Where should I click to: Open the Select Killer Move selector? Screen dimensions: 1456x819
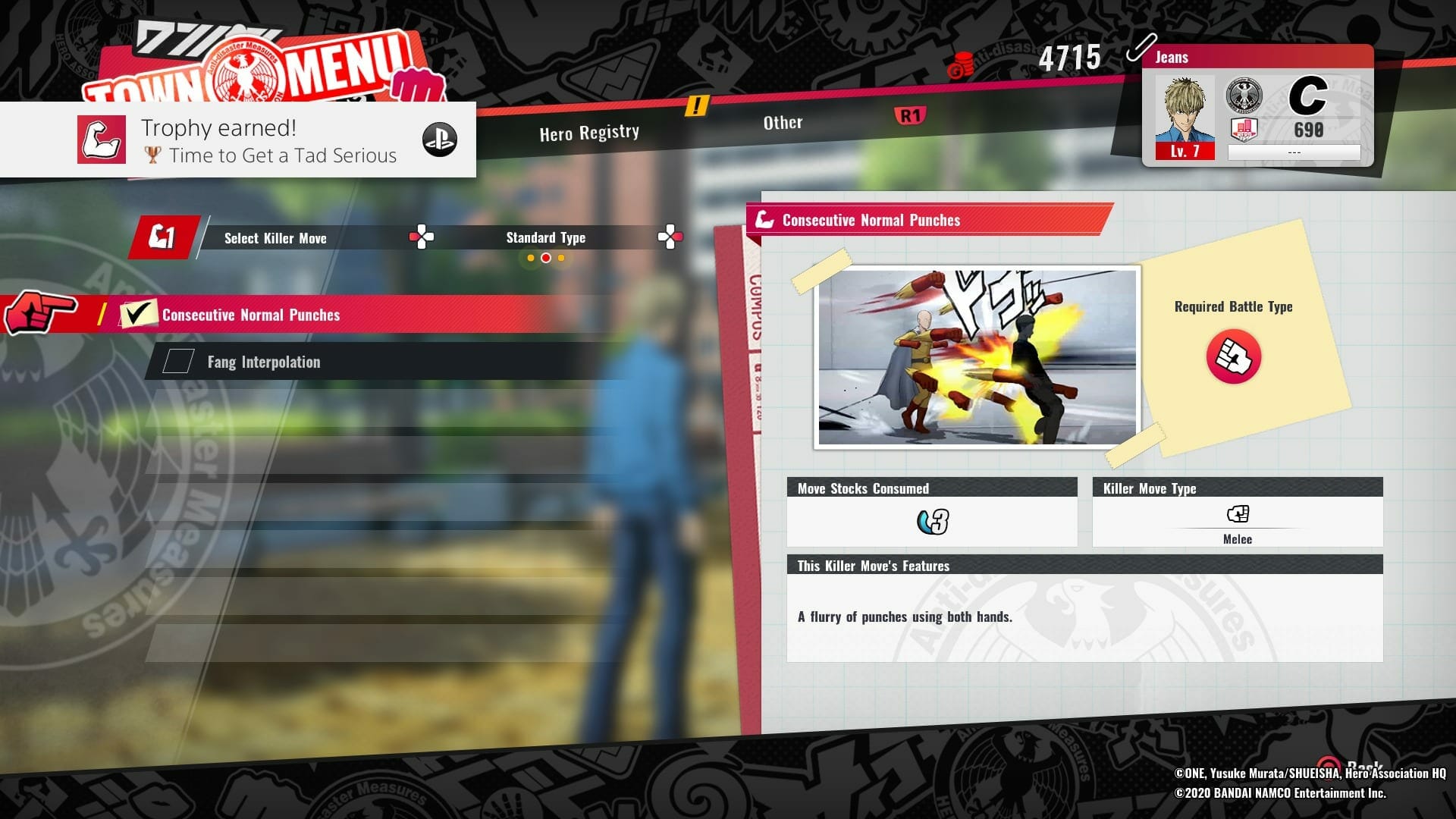[275, 238]
